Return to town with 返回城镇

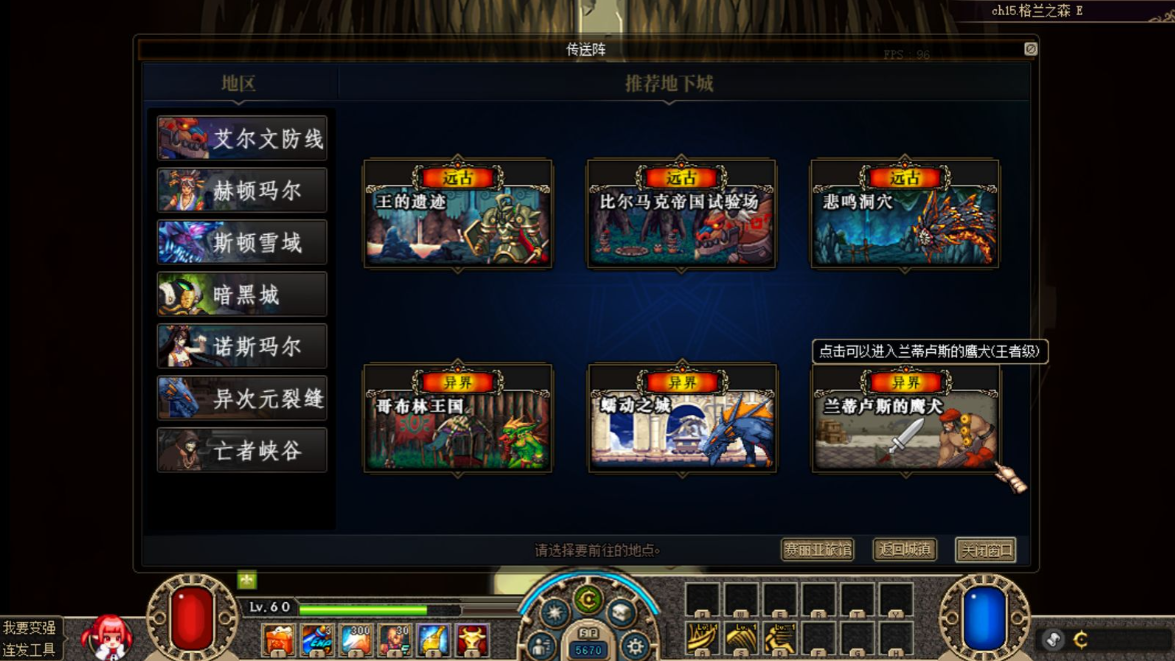[904, 550]
